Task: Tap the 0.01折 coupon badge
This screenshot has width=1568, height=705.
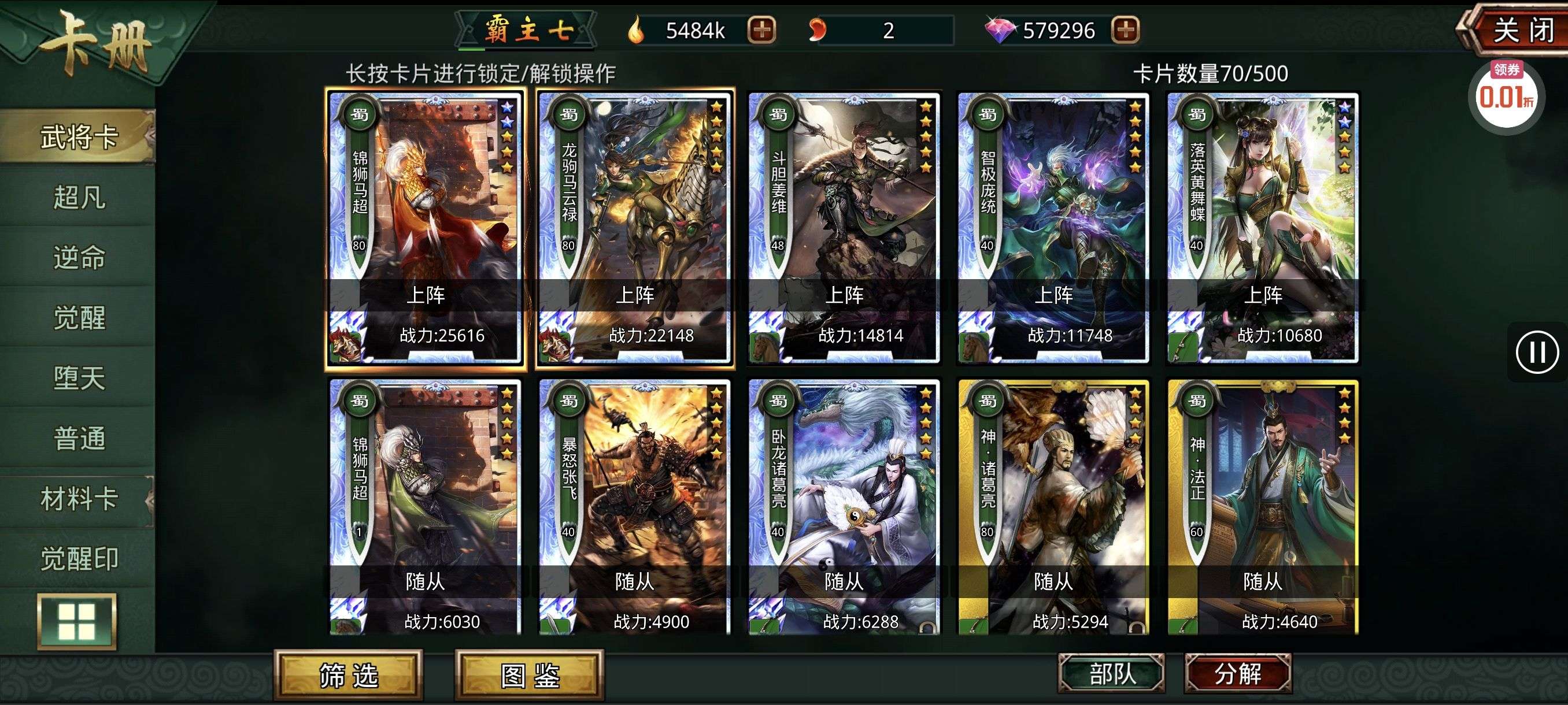Action: coord(1506,95)
